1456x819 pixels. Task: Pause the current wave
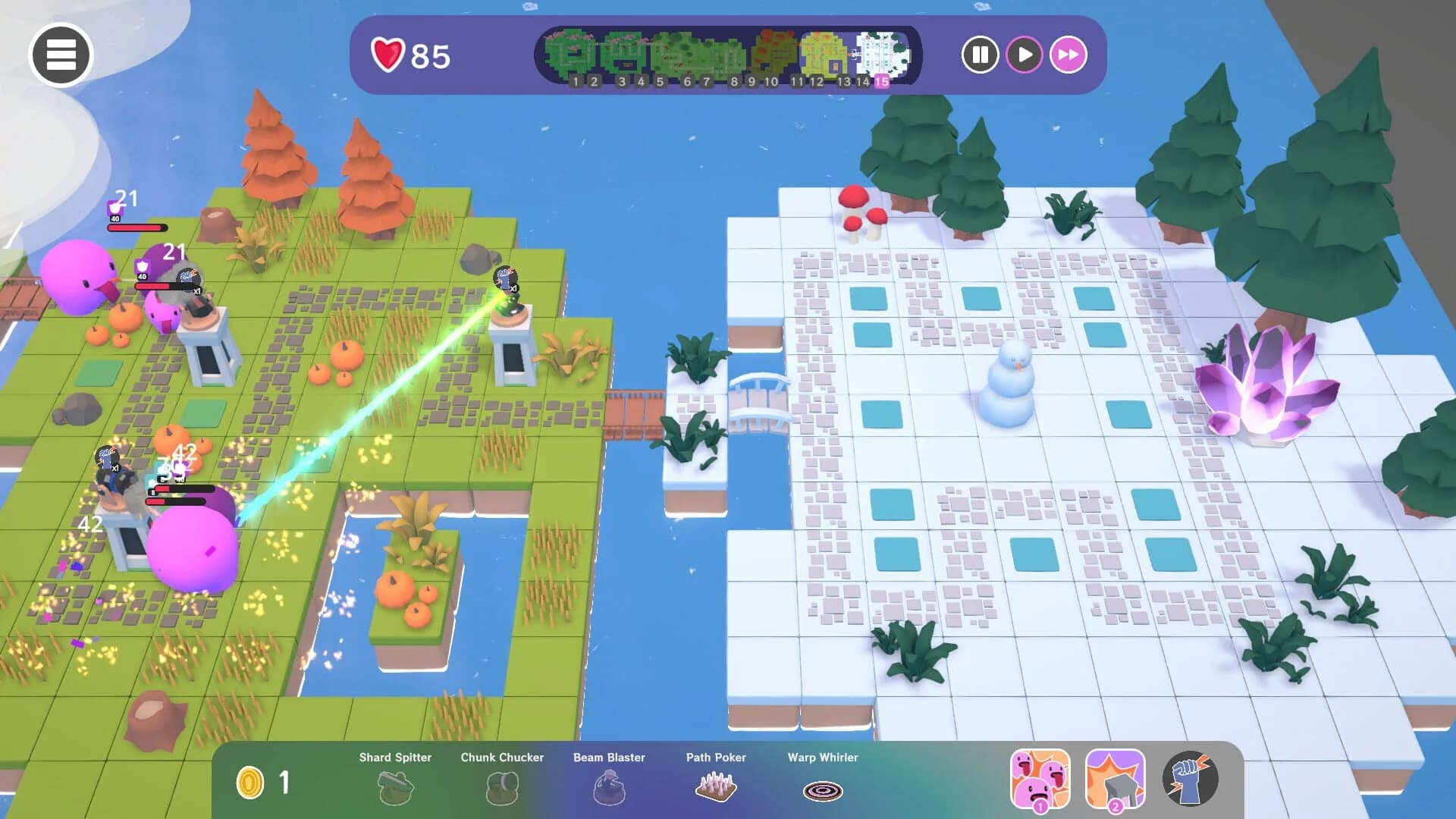tap(981, 54)
